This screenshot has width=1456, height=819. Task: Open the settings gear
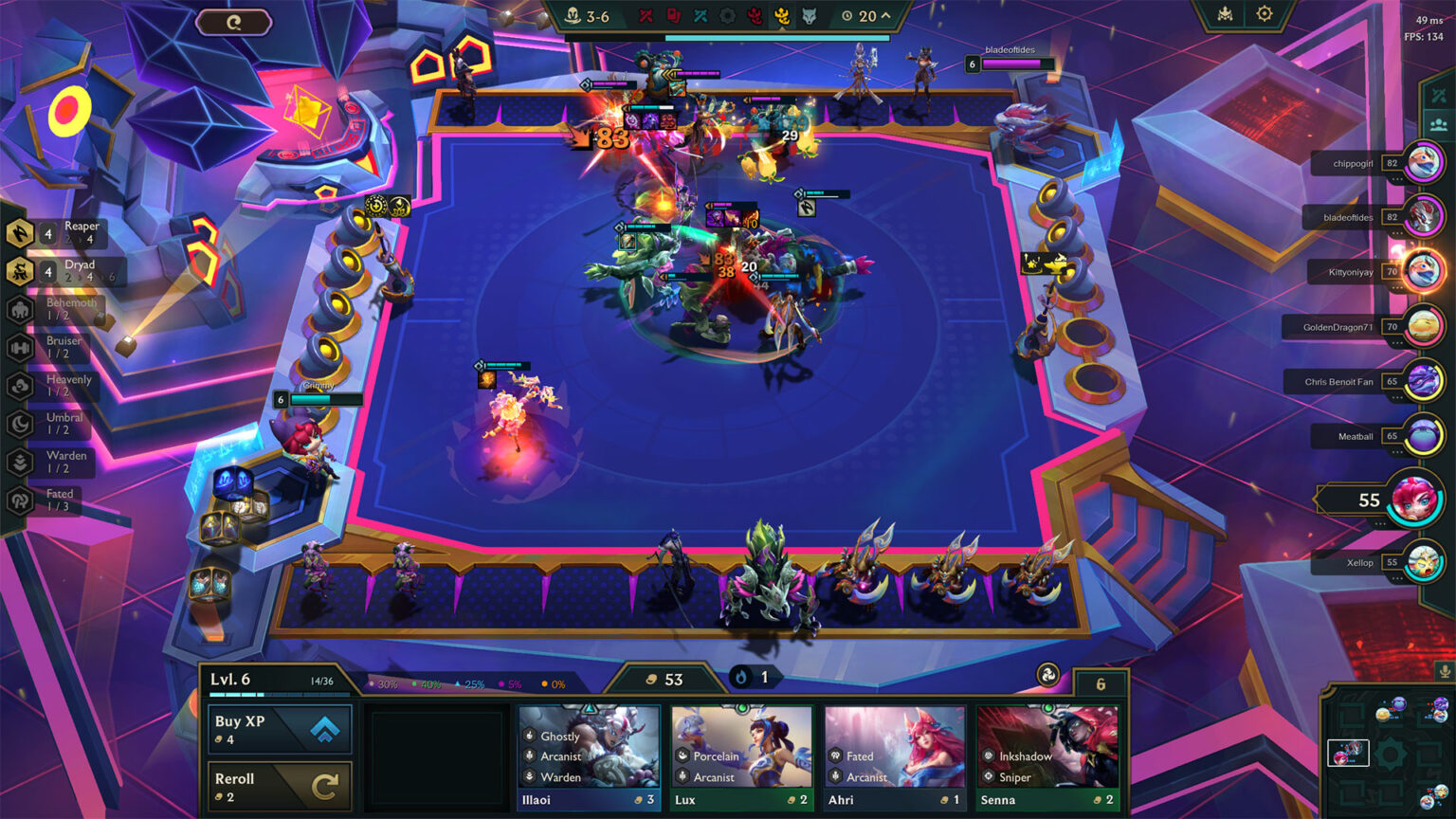(x=1265, y=14)
